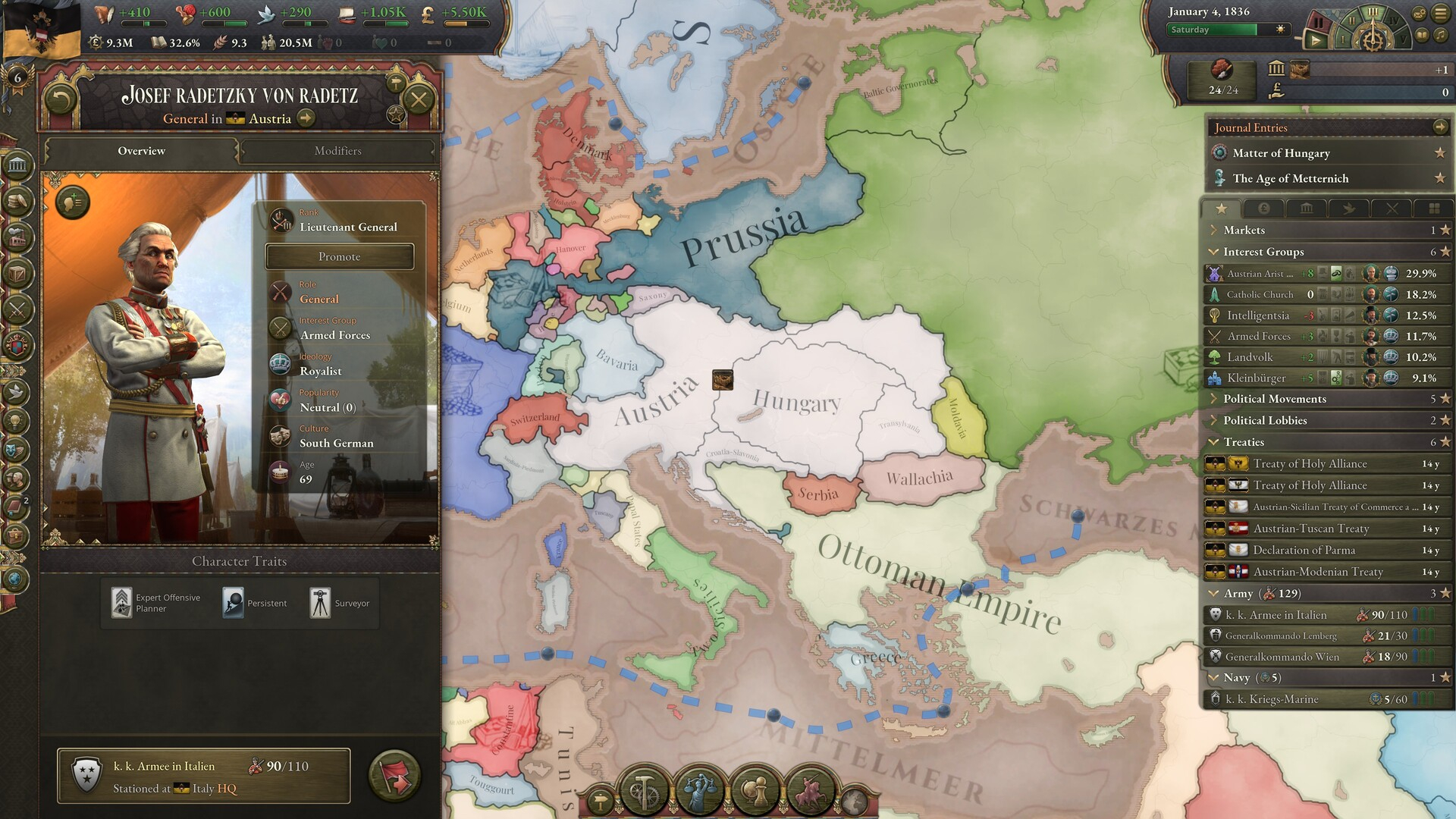Expand the Markets section
Screen dimensions: 1456x819
[x=1244, y=231]
